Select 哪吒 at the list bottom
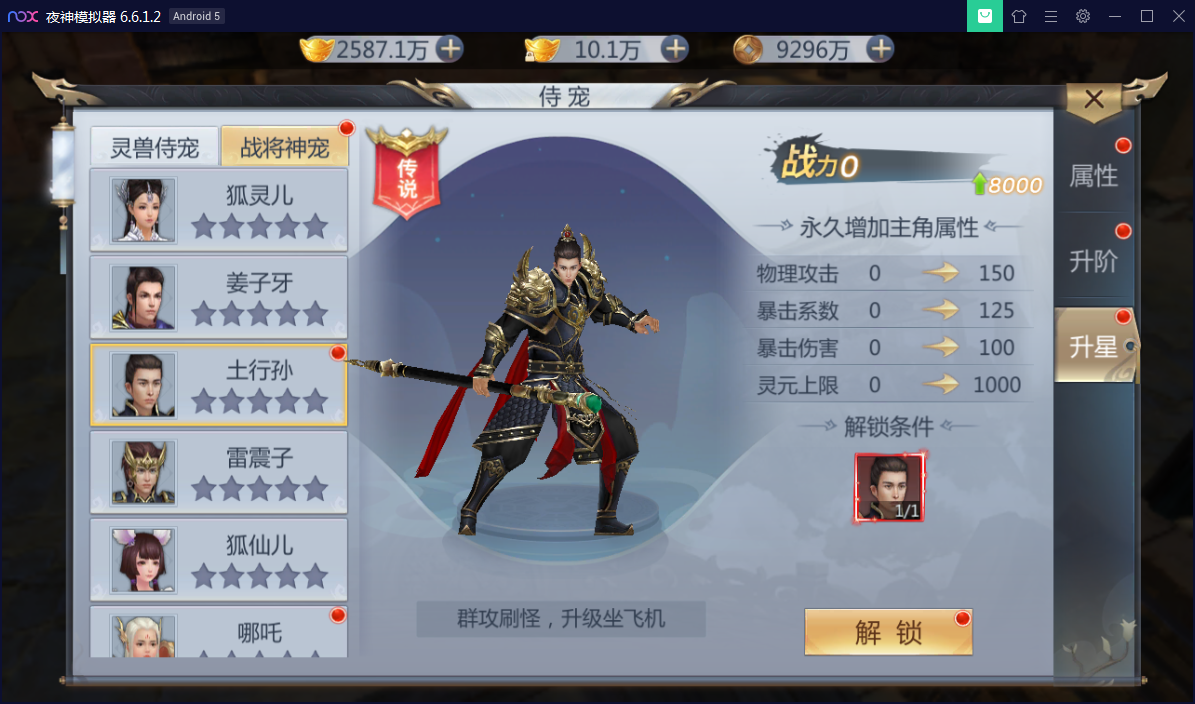1195x704 pixels. click(x=219, y=632)
